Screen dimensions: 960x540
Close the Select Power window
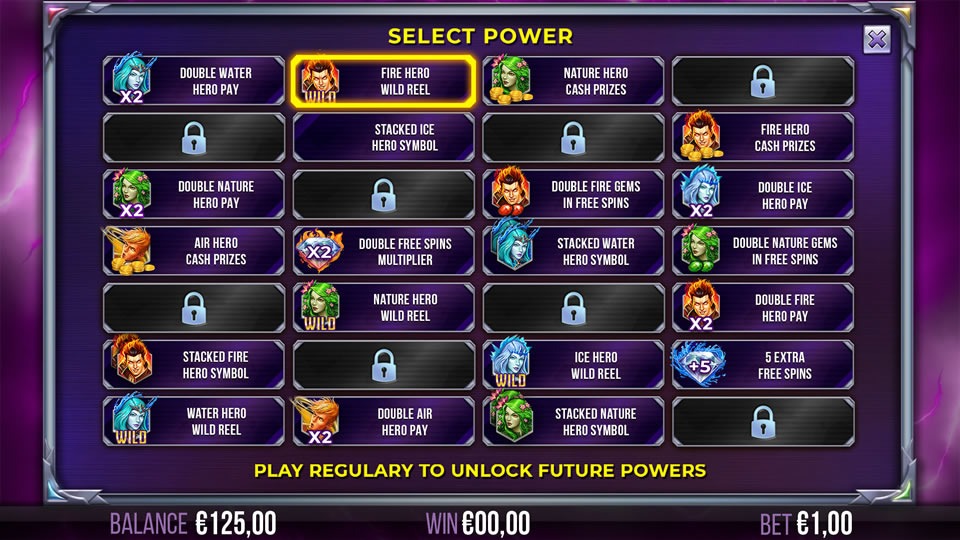pyautogui.click(x=876, y=40)
